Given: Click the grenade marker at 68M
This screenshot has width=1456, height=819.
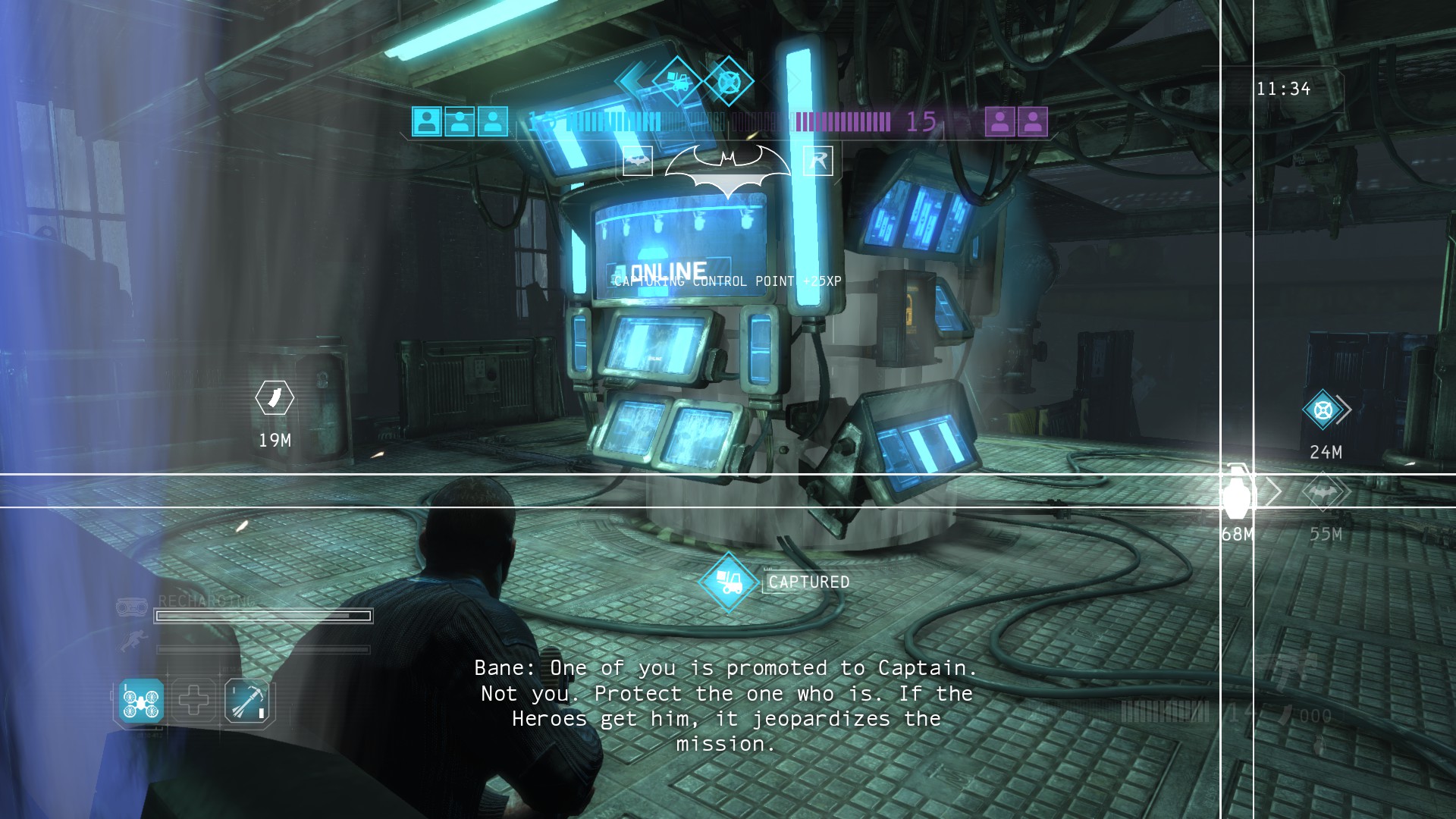Looking at the screenshot, I should pyautogui.click(x=1237, y=491).
